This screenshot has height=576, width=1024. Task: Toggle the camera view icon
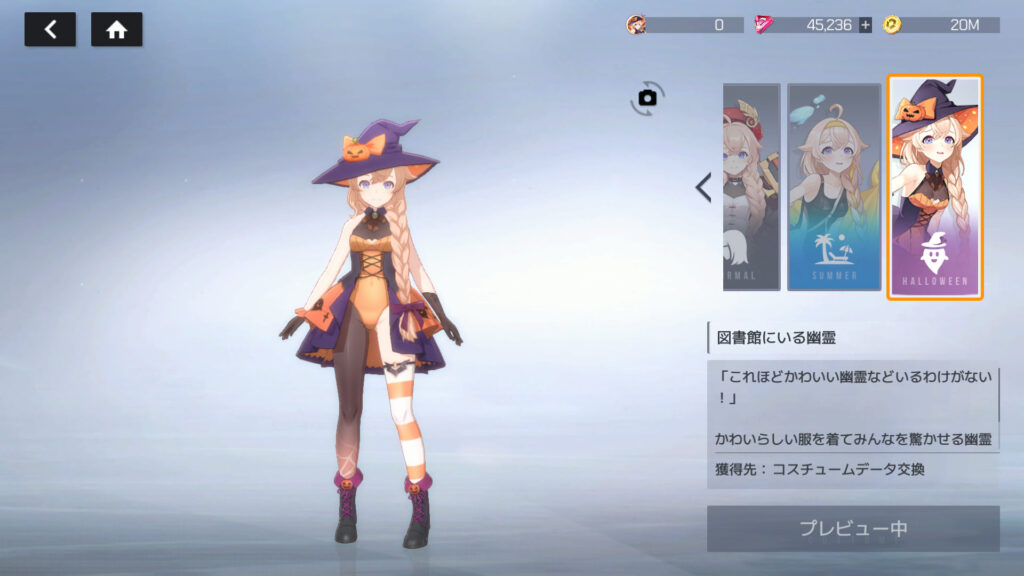click(647, 97)
